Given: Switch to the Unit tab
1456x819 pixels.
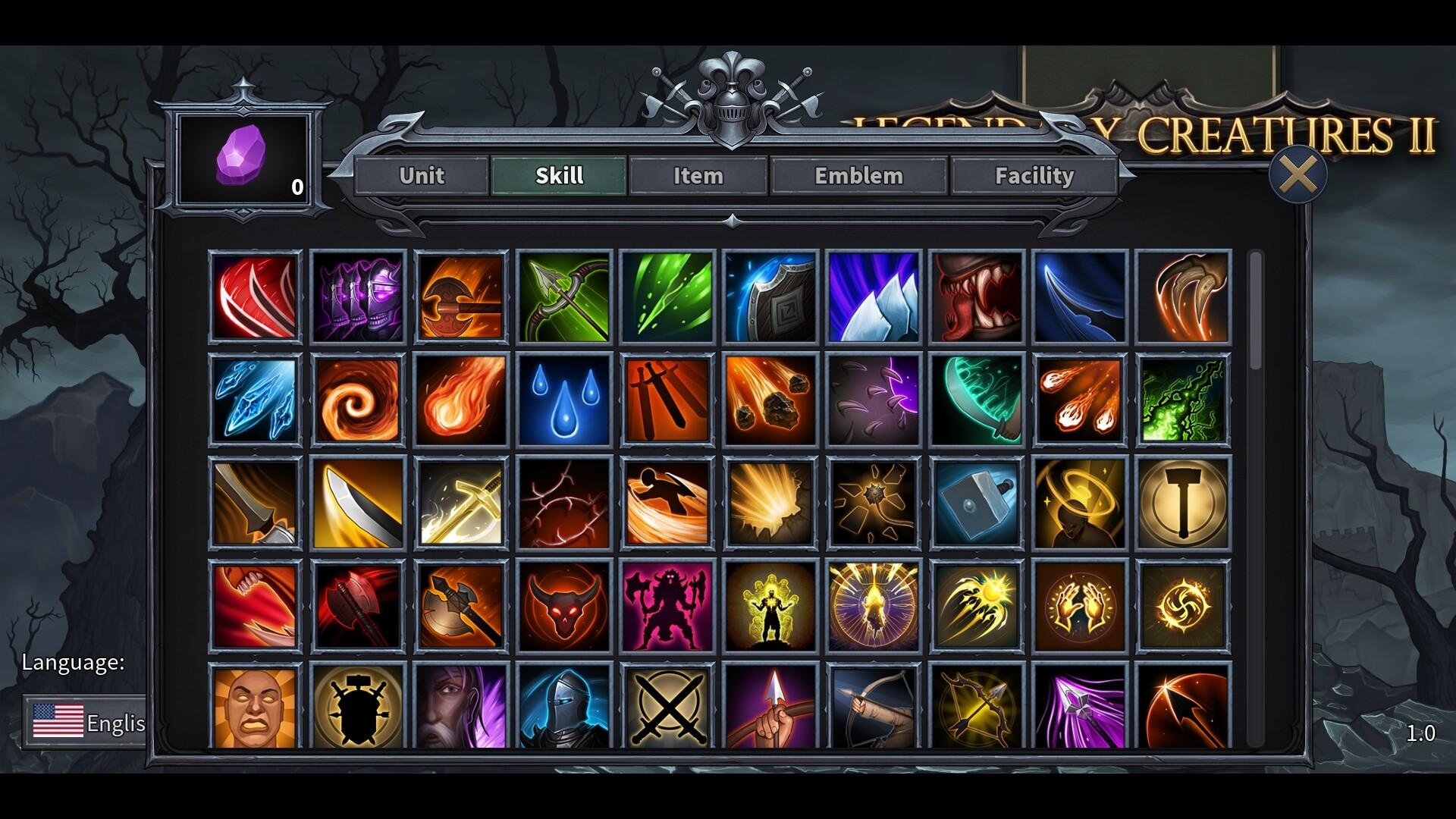Looking at the screenshot, I should 422,176.
